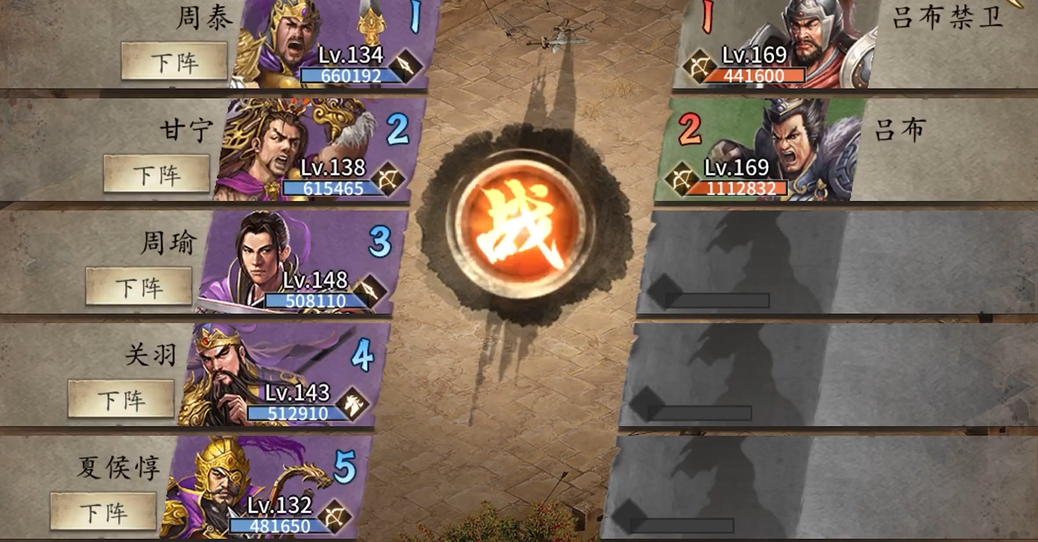Viewport: 1038px width, 542px height.
Task: Select 周瑜's hero portrait card
Action: pos(300,260)
